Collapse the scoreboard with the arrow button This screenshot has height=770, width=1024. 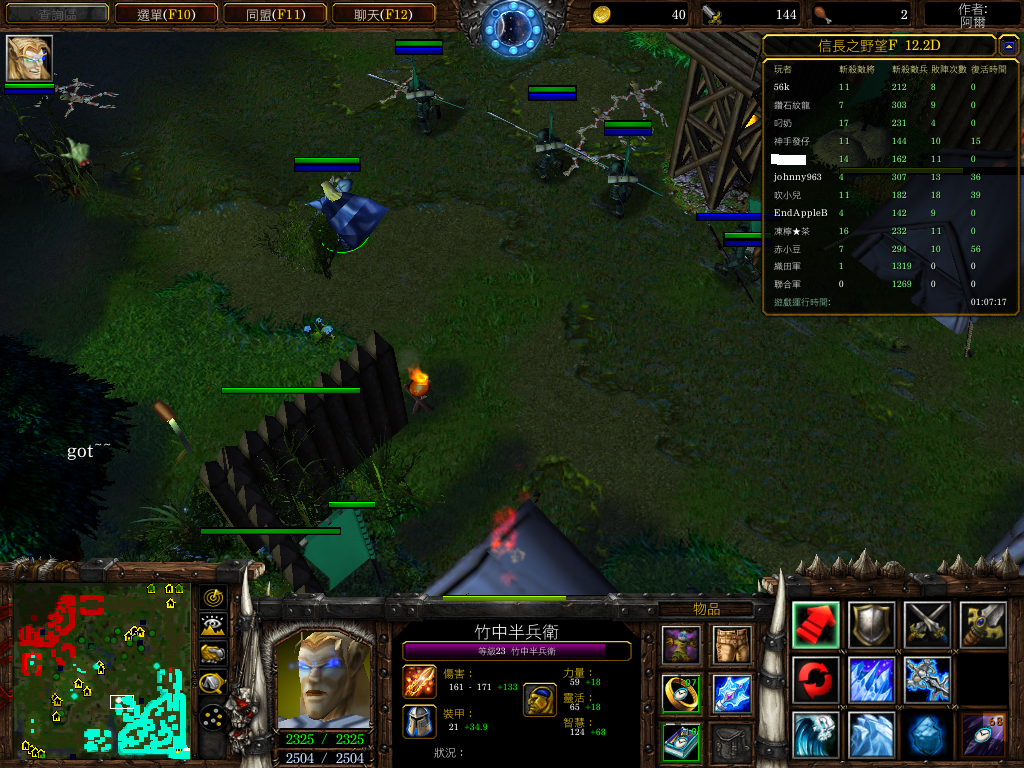click(x=1008, y=45)
